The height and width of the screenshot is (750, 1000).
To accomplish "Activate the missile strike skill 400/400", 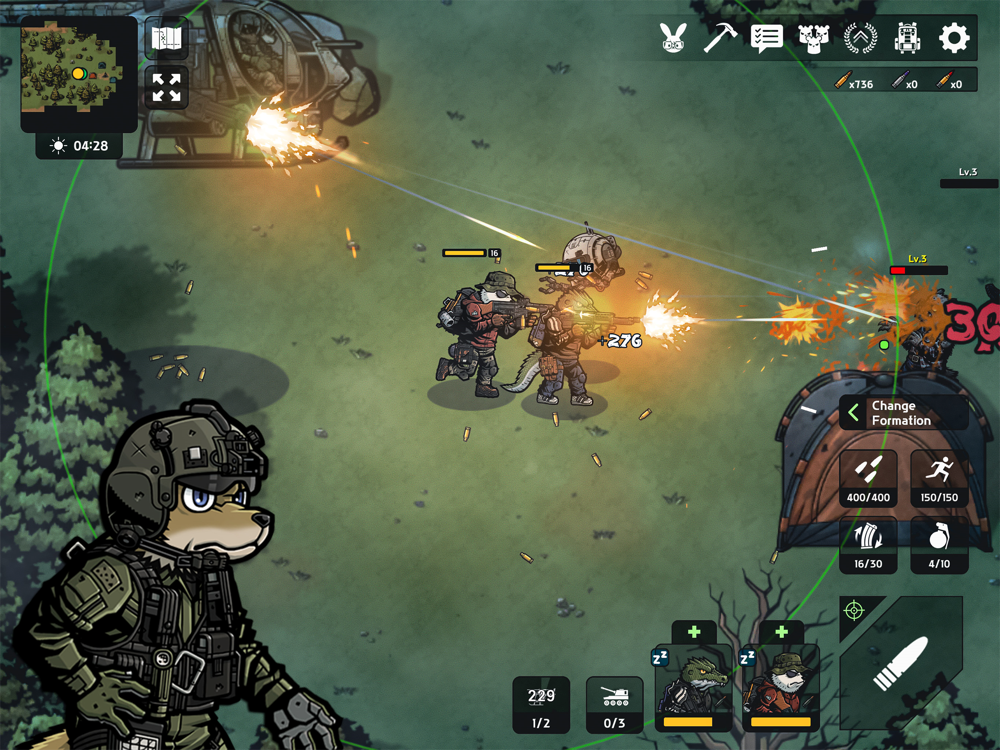I will (x=868, y=478).
